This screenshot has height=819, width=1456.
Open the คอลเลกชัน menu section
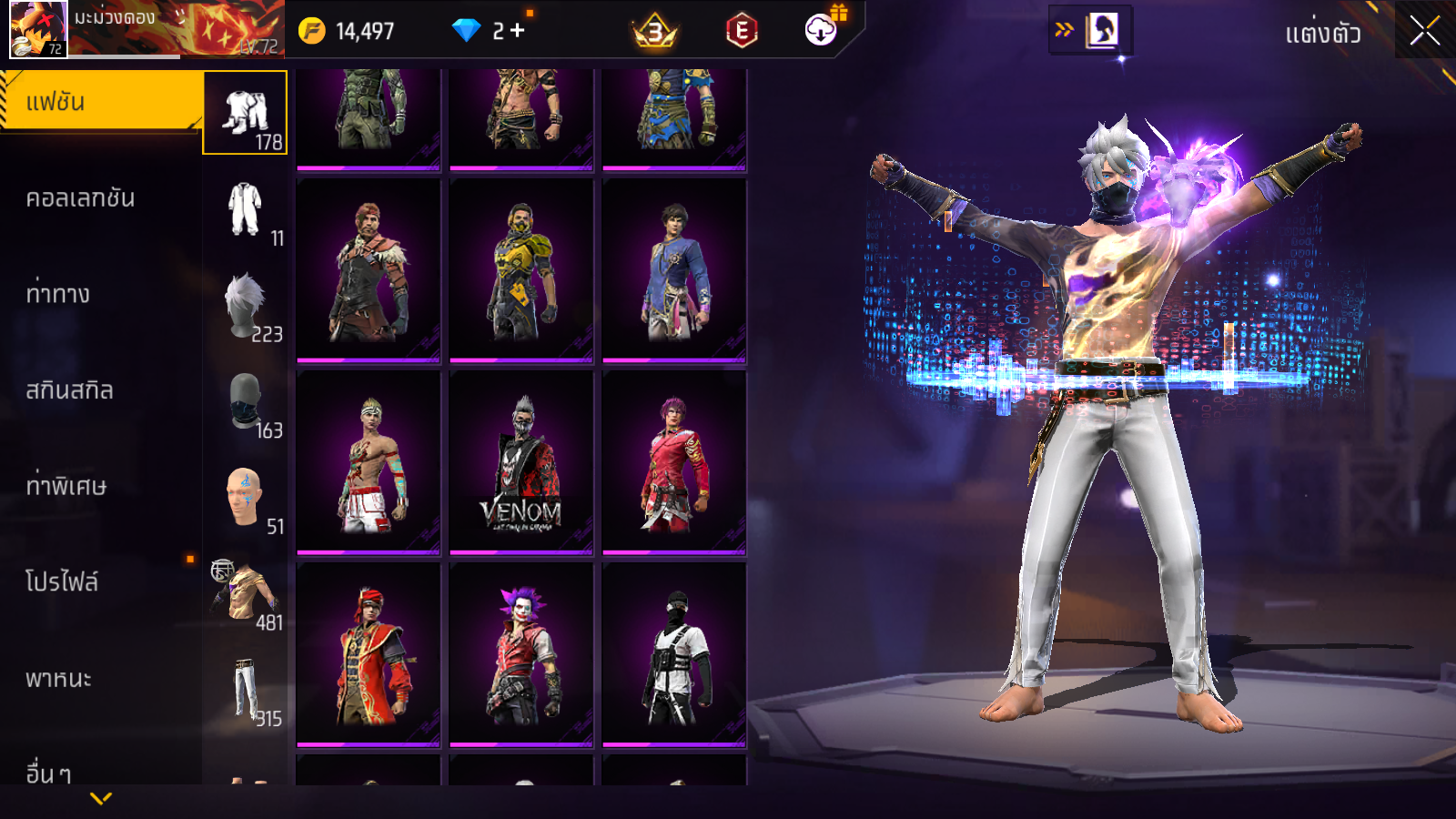(82, 198)
